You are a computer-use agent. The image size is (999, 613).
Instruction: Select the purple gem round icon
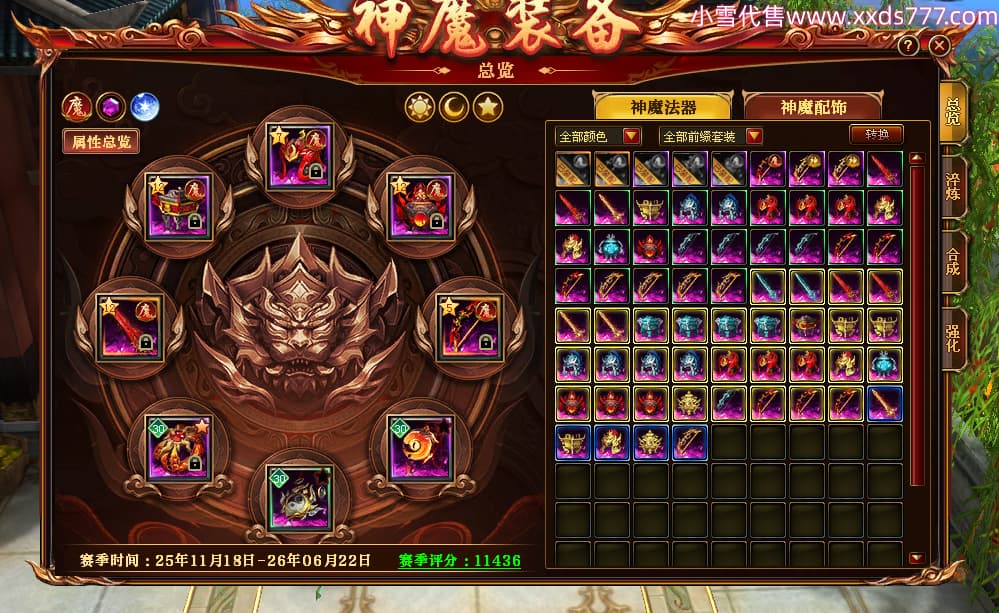tap(111, 106)
